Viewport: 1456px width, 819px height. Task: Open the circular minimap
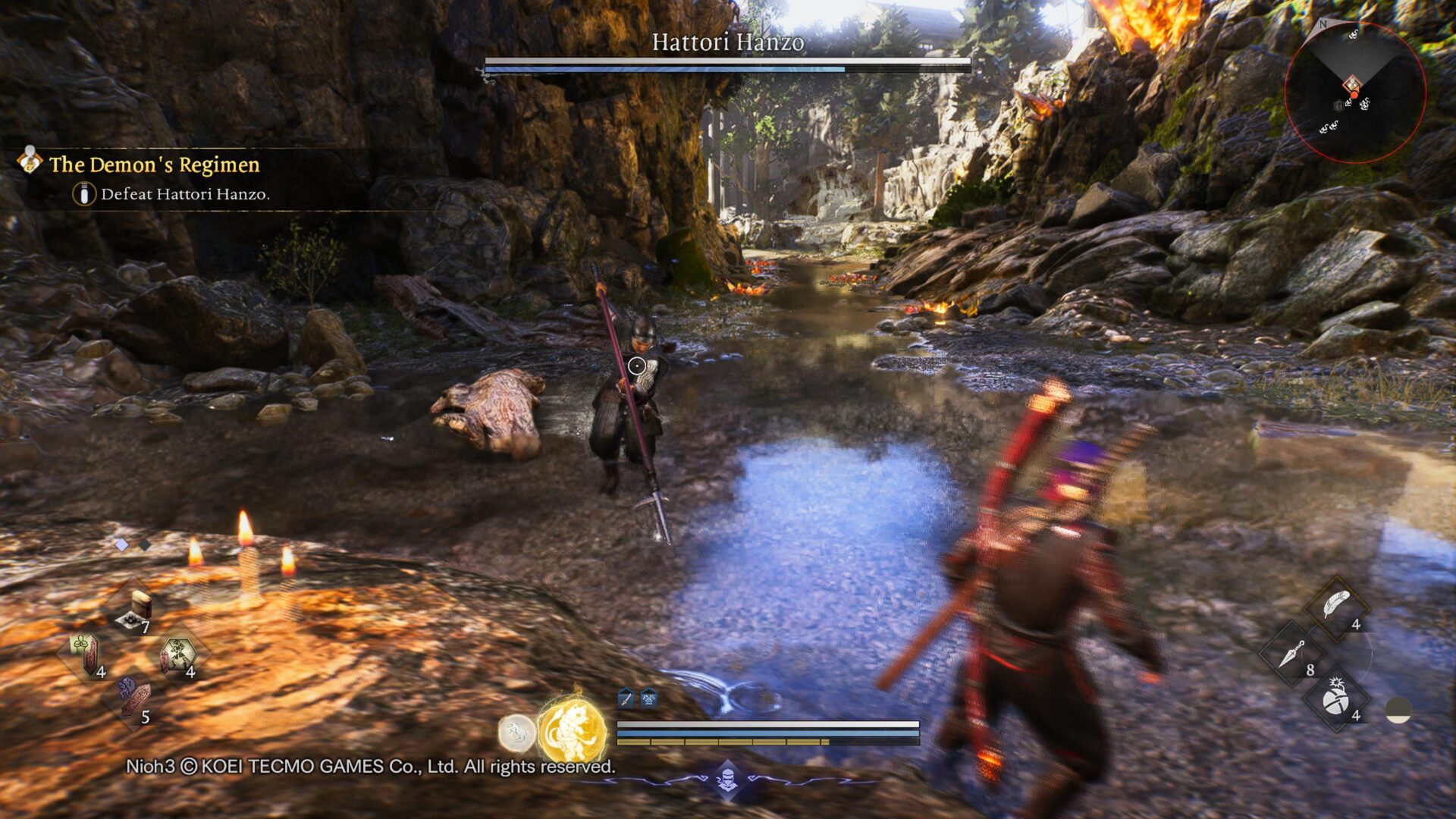pyautogui.click(x=1354, y=93)
